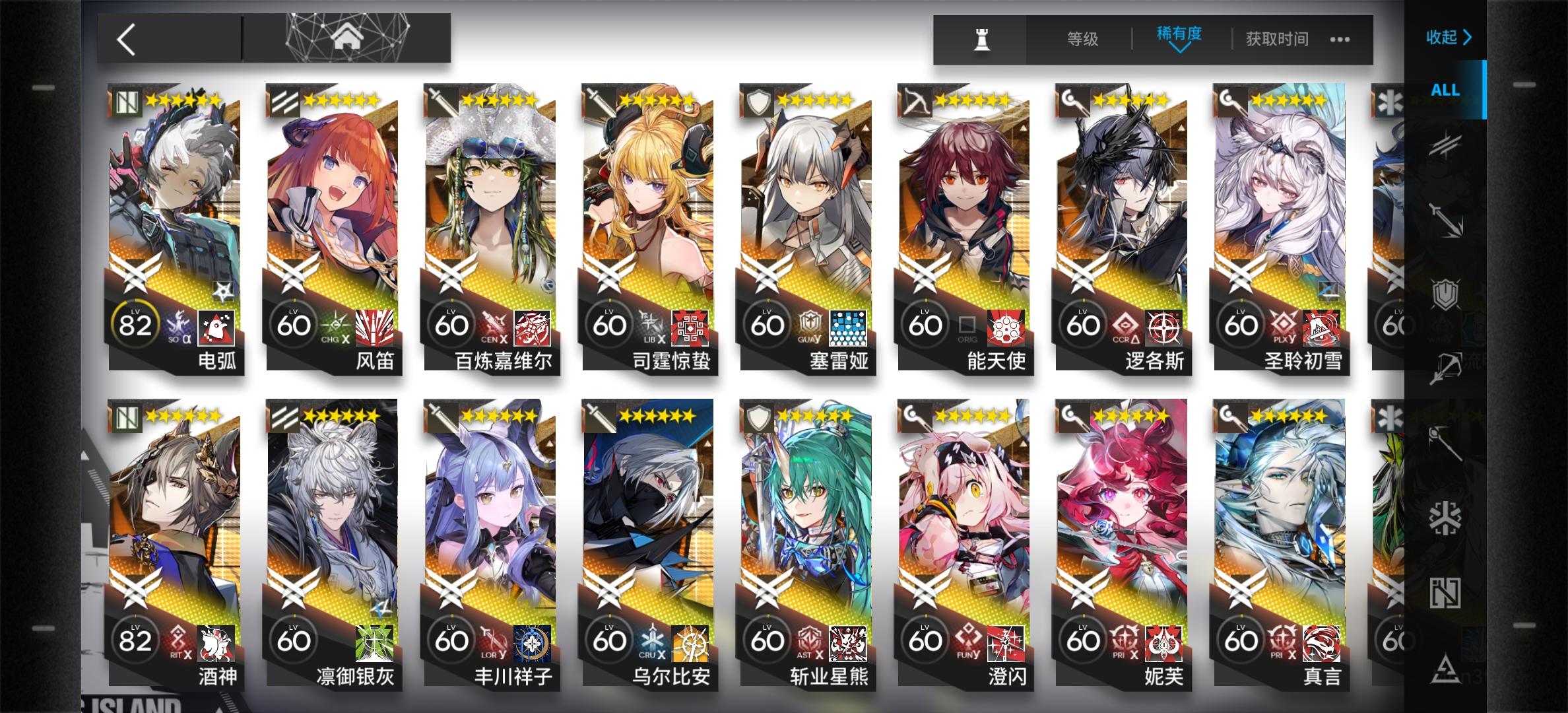This screenshot has height=713, width=1568.
Task: Switch sorting to the 等级 tab
Action: point(1082,39)
